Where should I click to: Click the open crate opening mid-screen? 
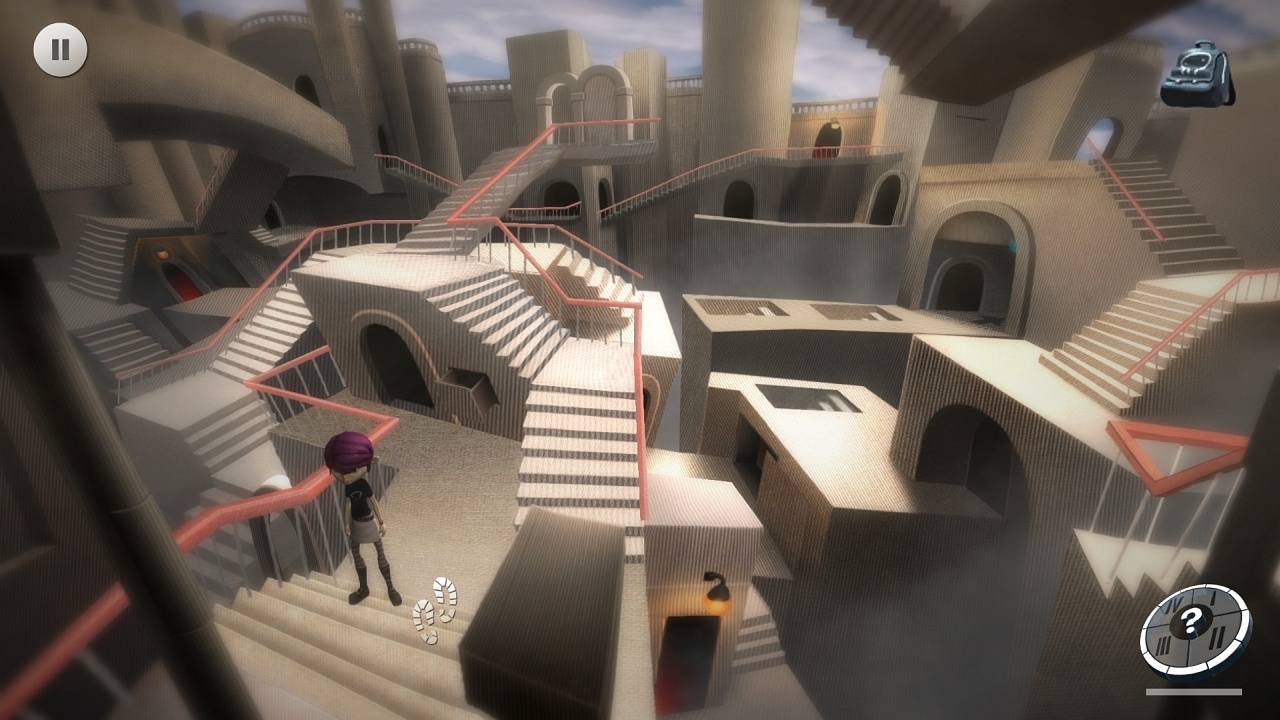click(472, 386)
